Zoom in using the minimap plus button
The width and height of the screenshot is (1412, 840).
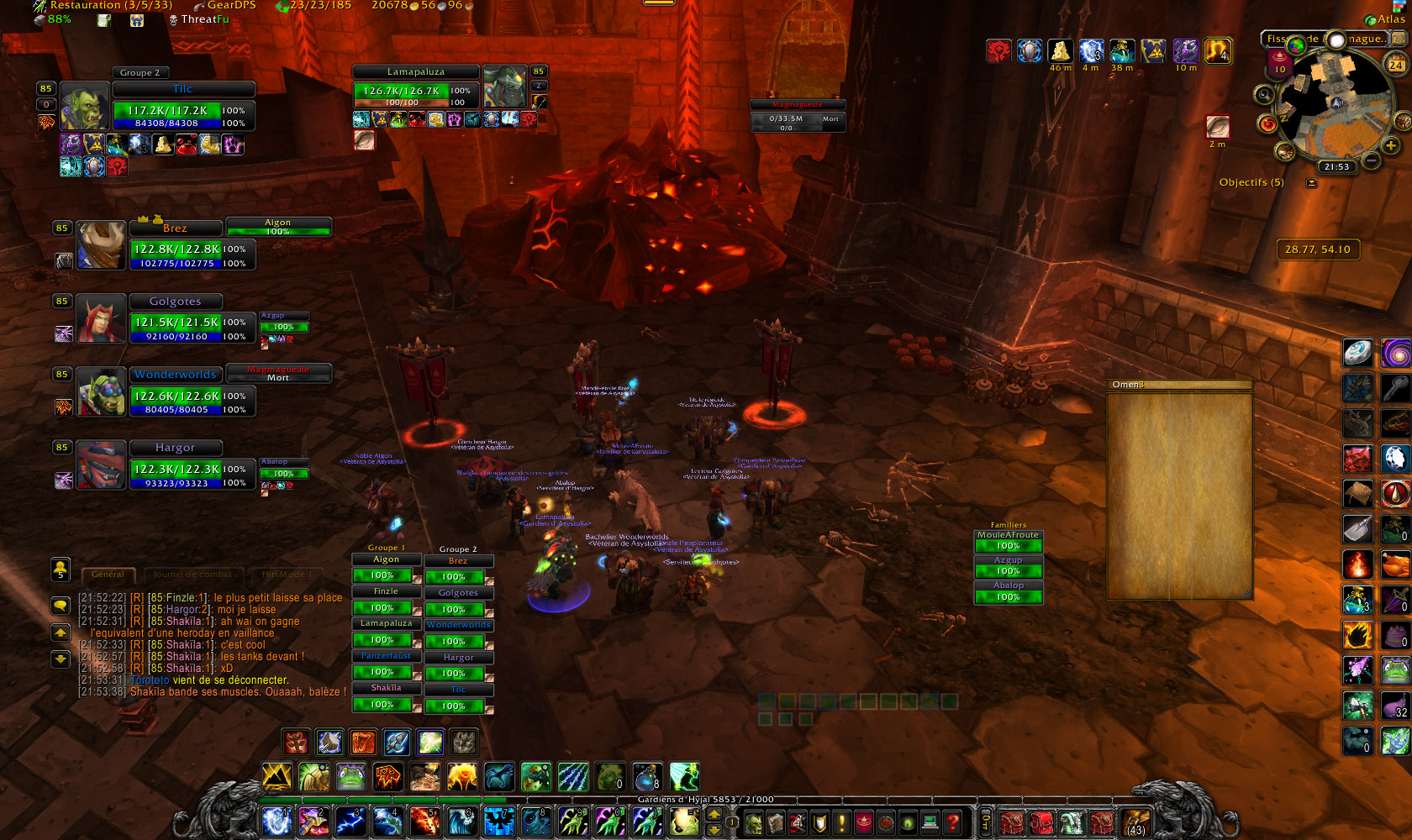pos(1389,144)
